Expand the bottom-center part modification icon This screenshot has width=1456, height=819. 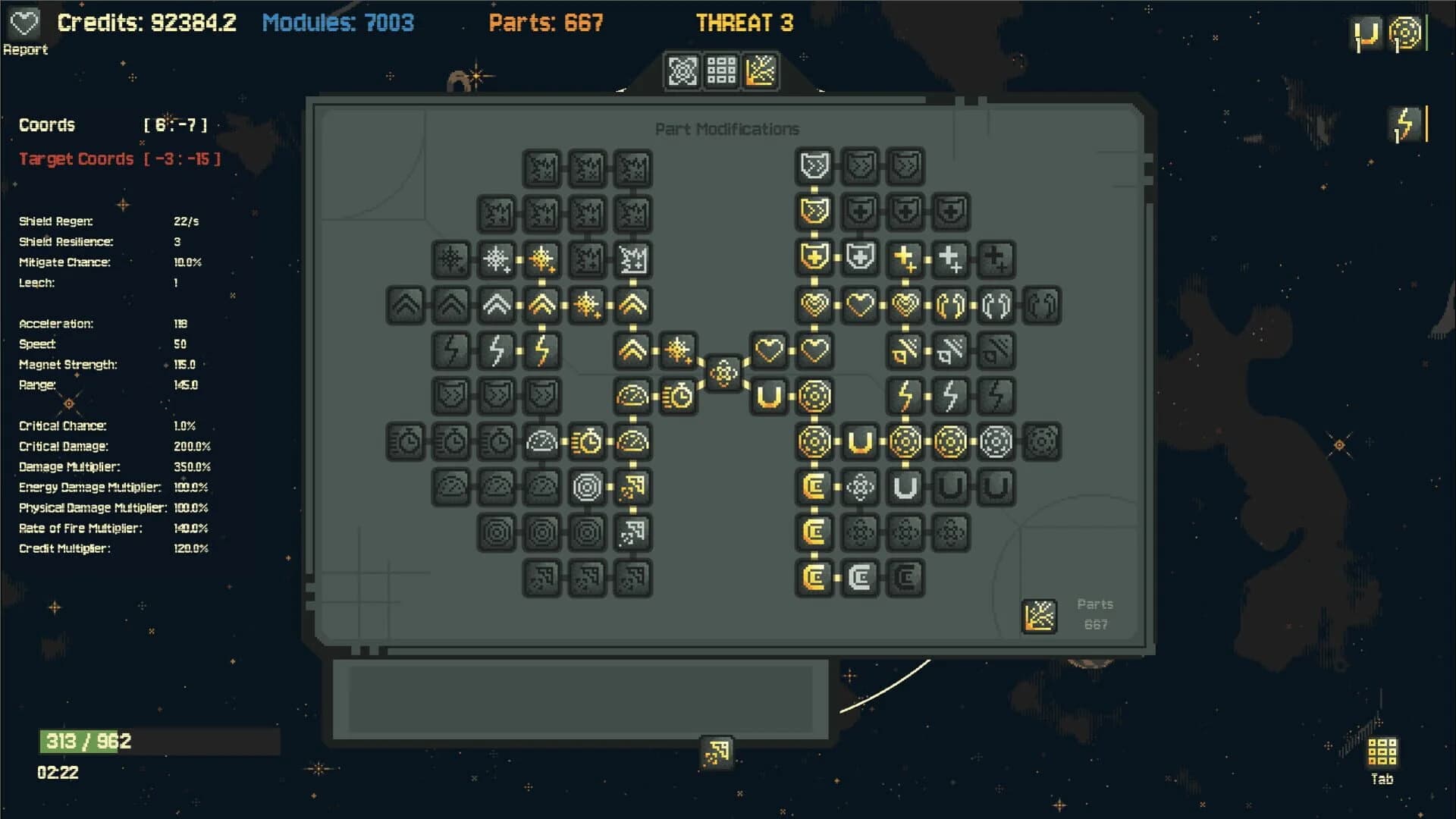[716, 752]
